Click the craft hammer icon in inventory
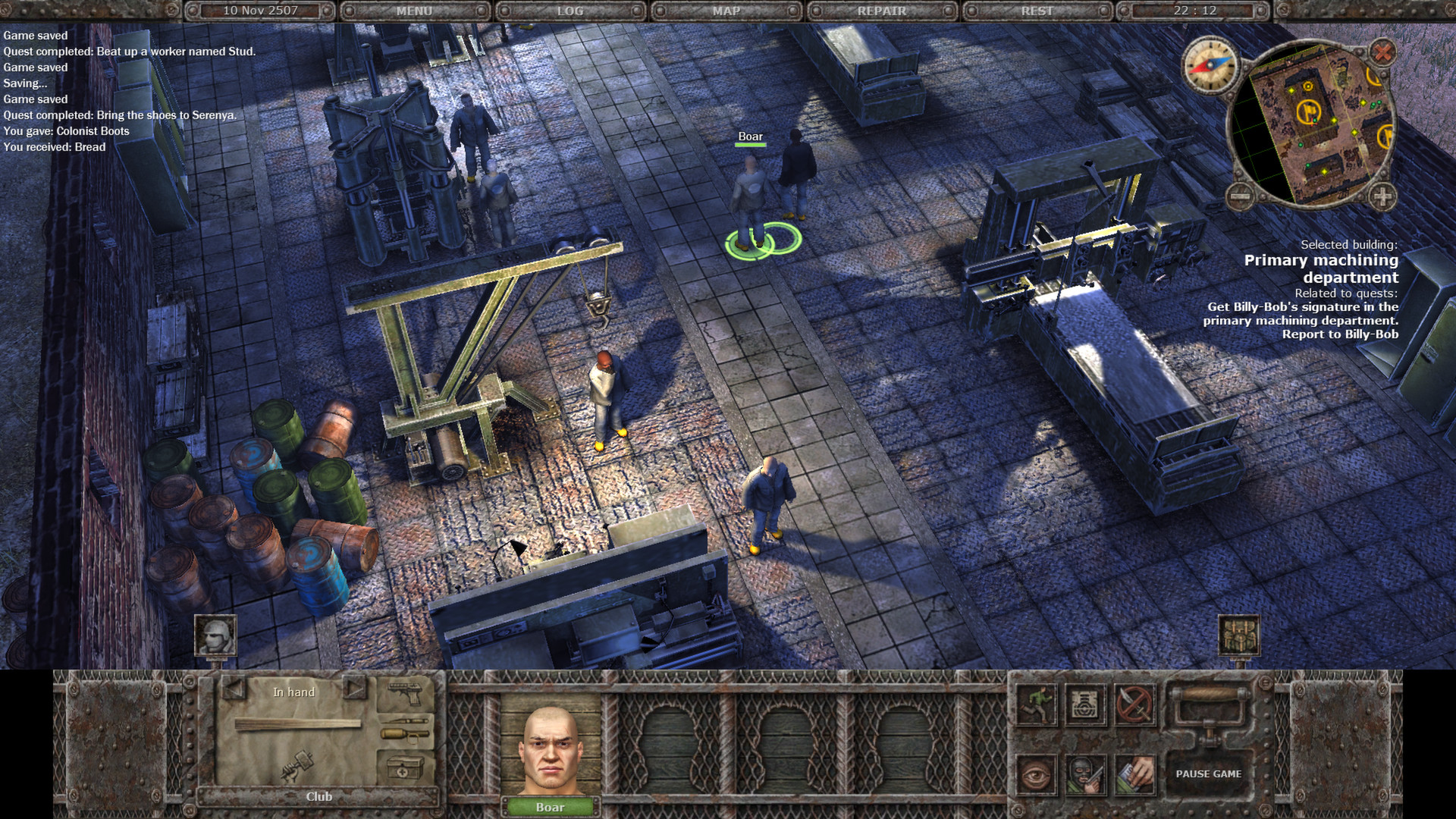Image resolution: width=1456 pixels, height=819 pixels. tap(297, 767)
